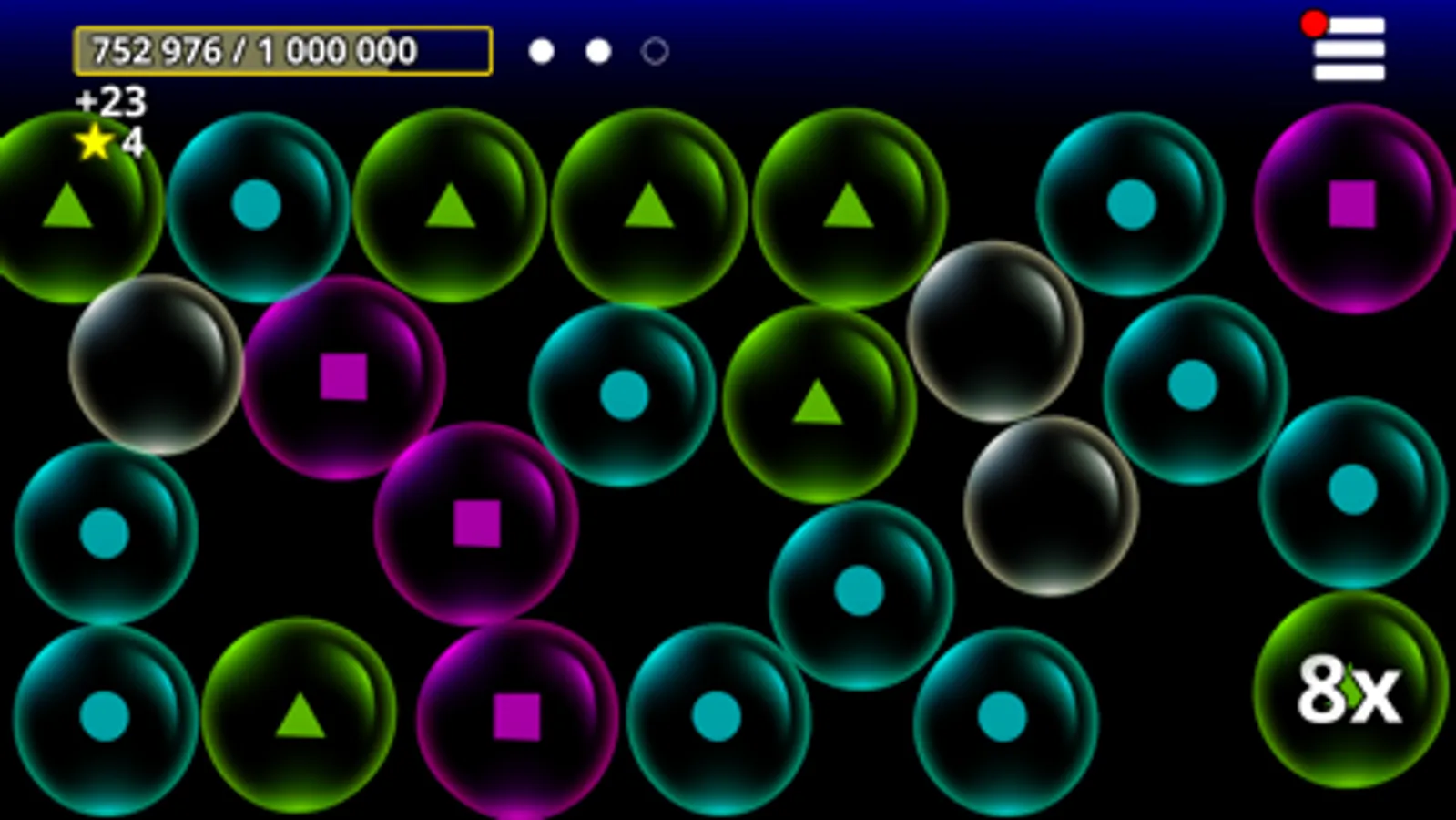Select the first filled level dot

541,52
